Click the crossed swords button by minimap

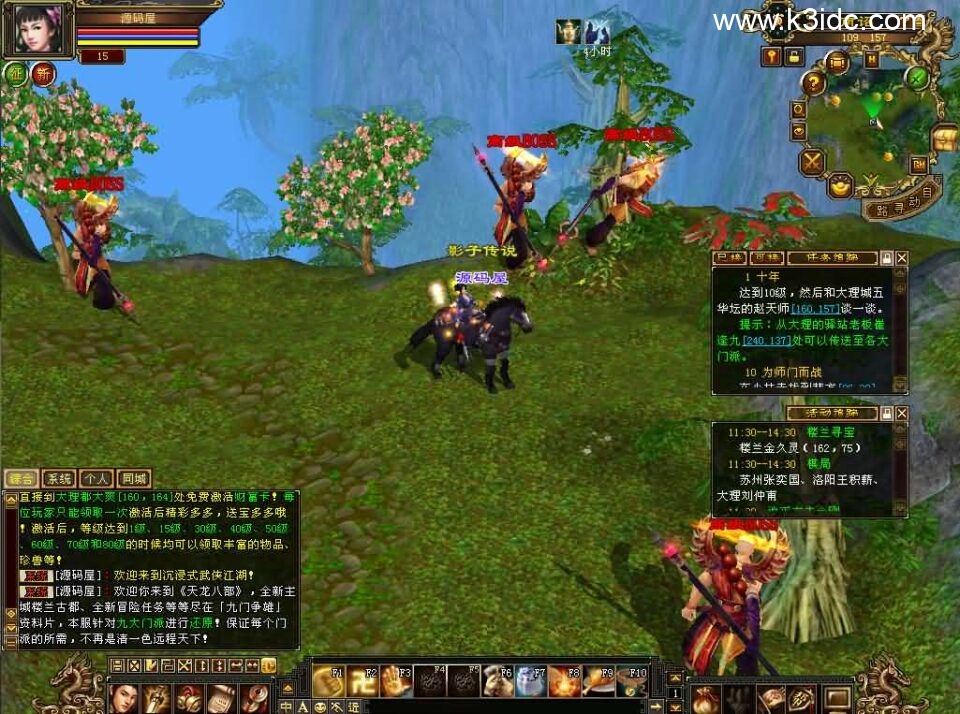(812, 160)
